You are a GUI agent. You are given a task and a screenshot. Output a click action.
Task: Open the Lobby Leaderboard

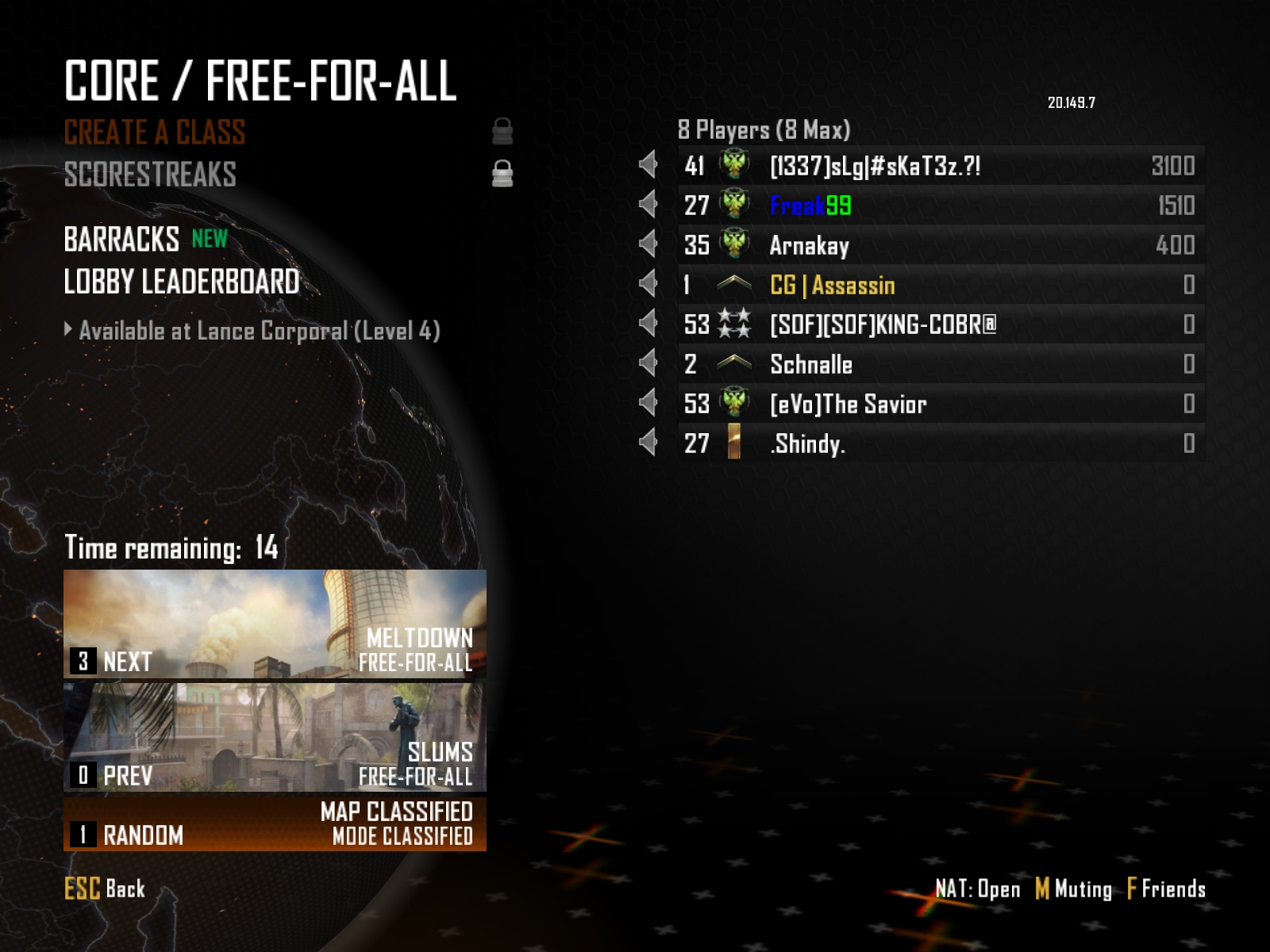click(x=182, y=282)
